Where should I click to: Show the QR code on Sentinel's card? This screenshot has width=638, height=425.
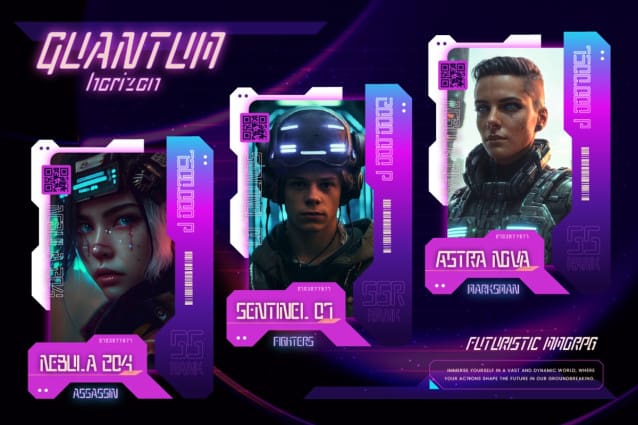tap(256, 127)
